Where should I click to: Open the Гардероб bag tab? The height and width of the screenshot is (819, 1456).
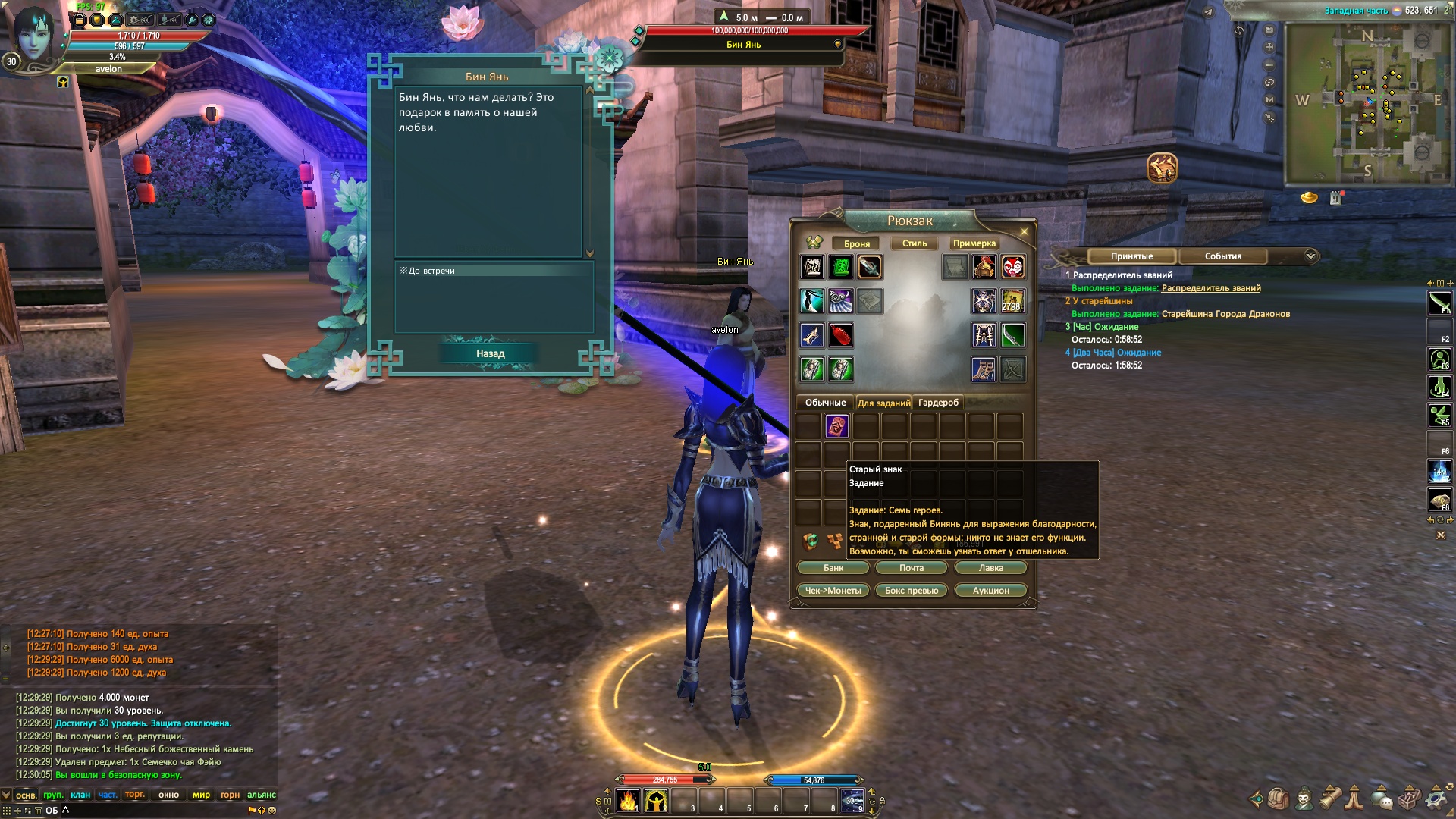[938, 403]
